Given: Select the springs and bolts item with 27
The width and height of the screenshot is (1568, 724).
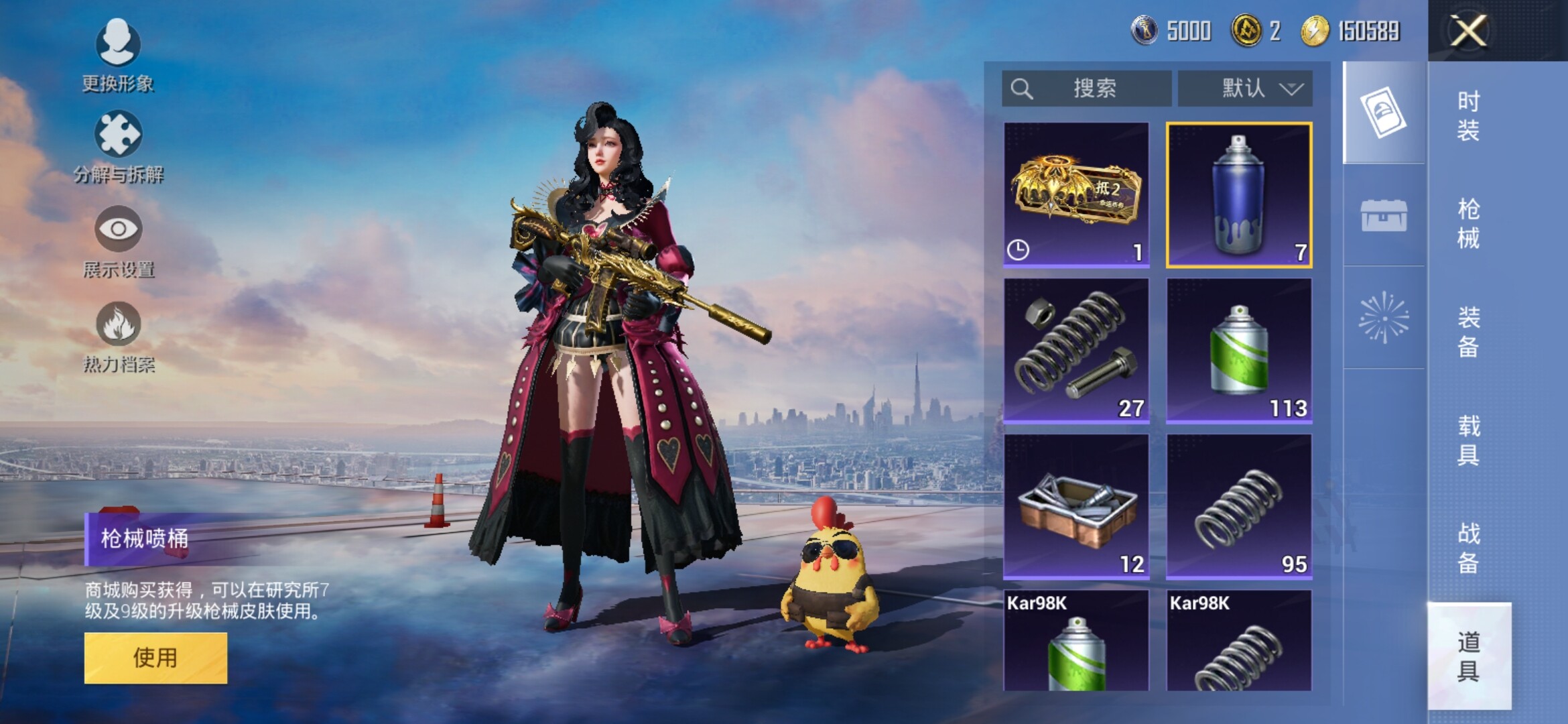Looking at the screenshot, I should [1076, 351].
